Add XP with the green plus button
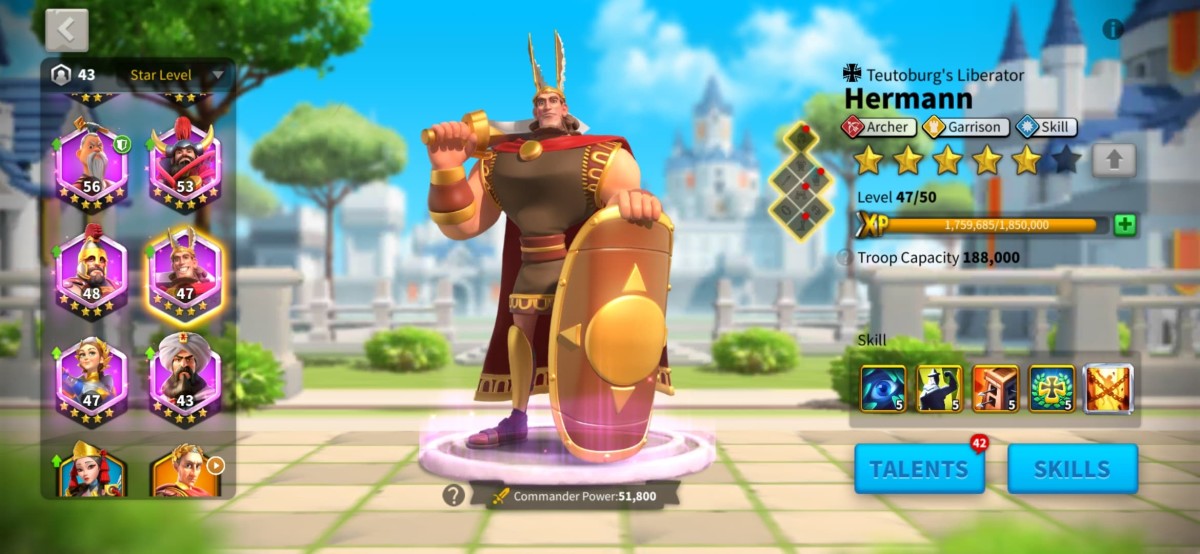Image resolution: width=1200 pixels, height=554 pixels. pyautogui.click(x=1125, y=225)
